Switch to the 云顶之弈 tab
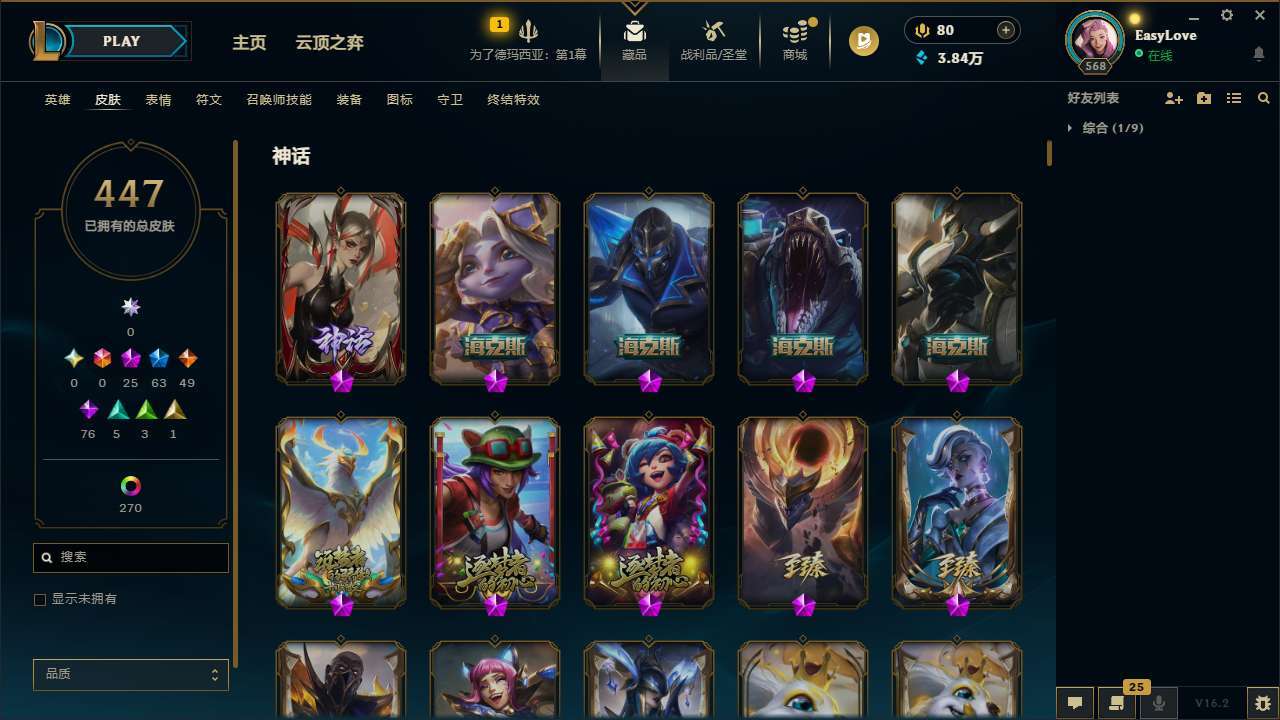The image size is (1280, 720). point(330,42)
